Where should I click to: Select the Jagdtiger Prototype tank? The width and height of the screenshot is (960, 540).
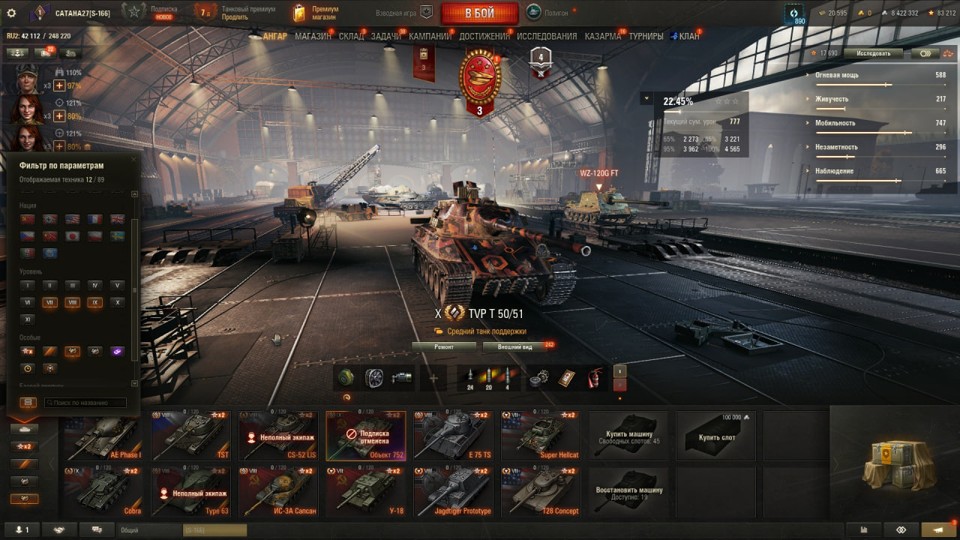coord(451,491)
